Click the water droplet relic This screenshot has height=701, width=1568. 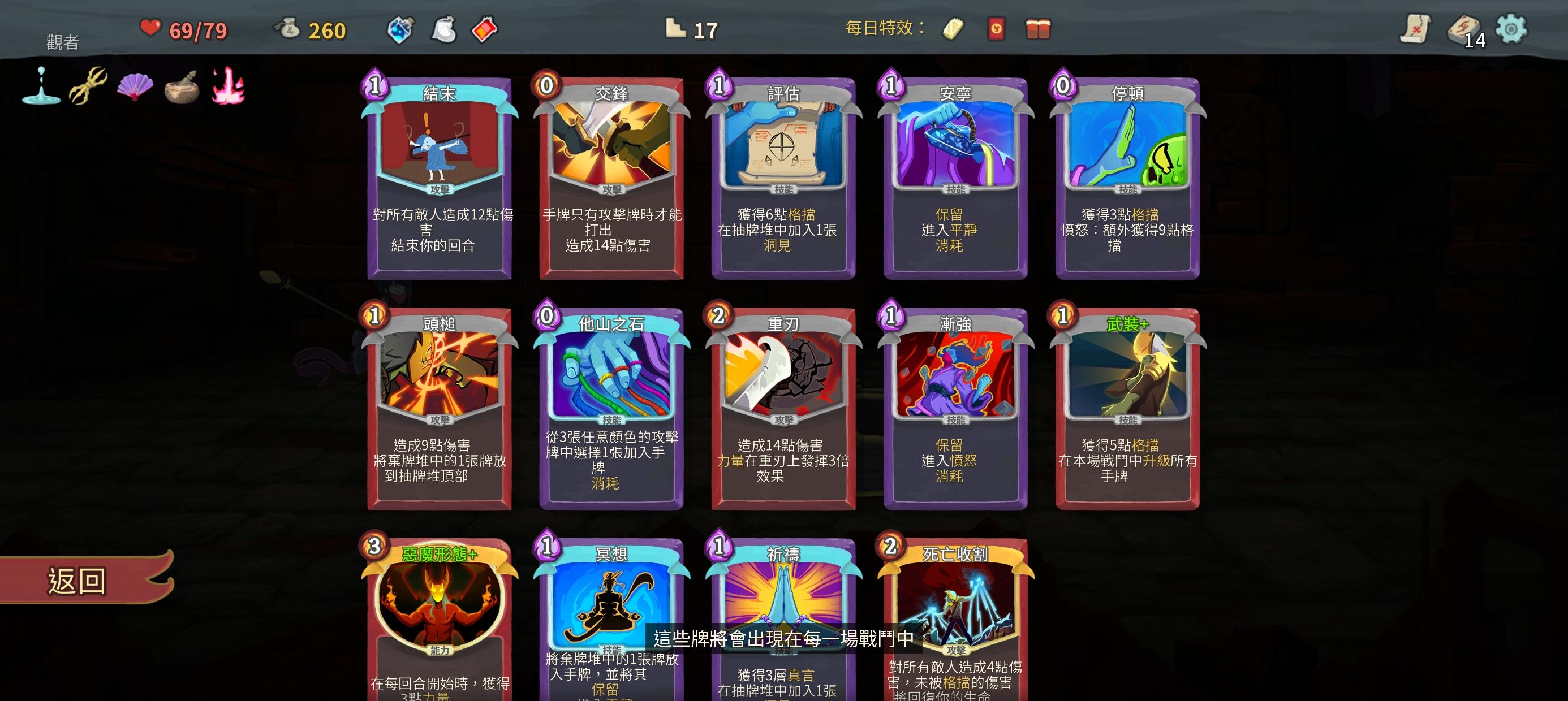(x=40, y=85)
